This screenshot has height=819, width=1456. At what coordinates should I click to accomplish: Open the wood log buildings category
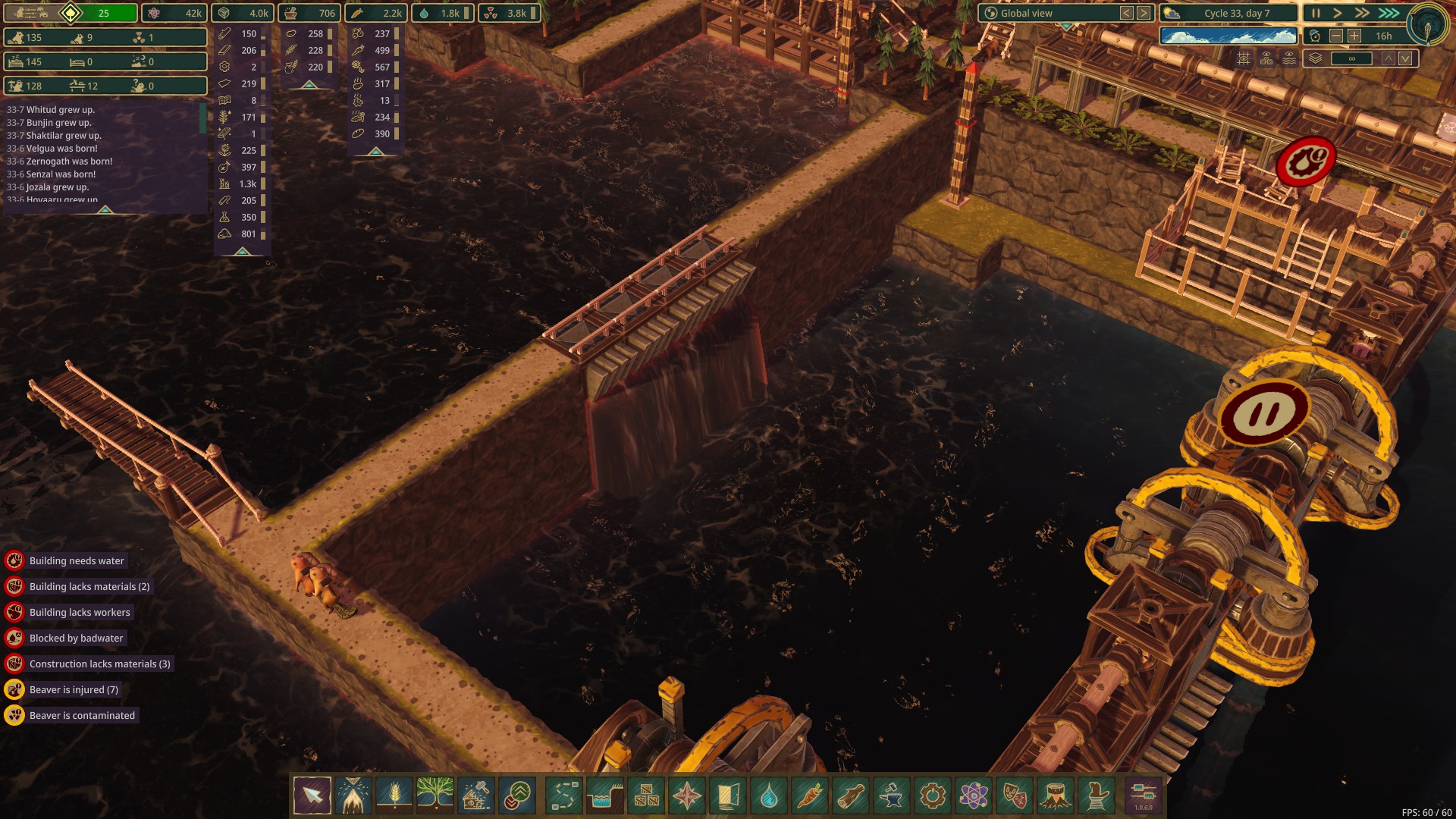pyautogui.click(x=851, y=795)
